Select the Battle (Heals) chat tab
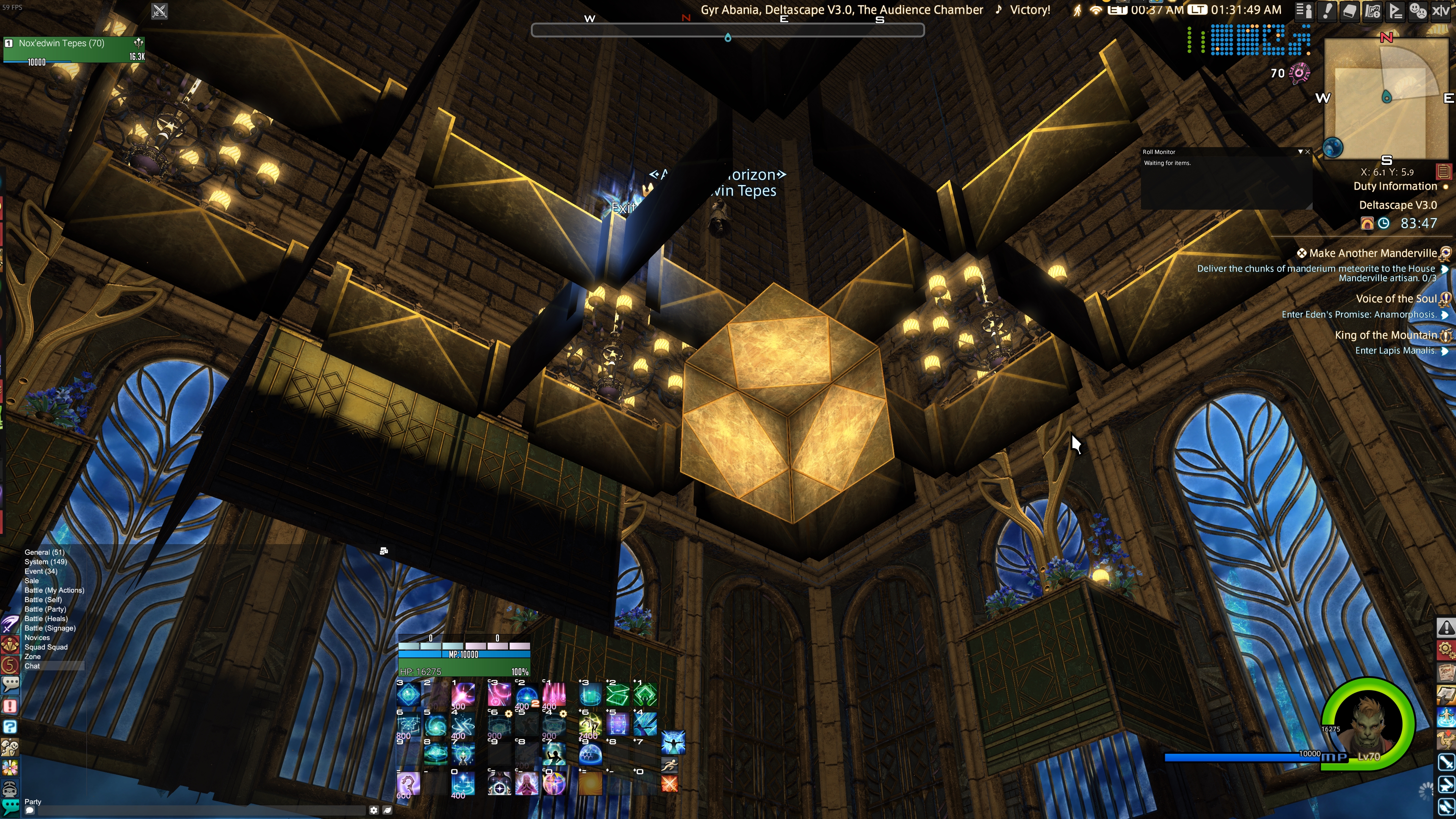The height and width of the screenshot is (819, 1456). 46,618
